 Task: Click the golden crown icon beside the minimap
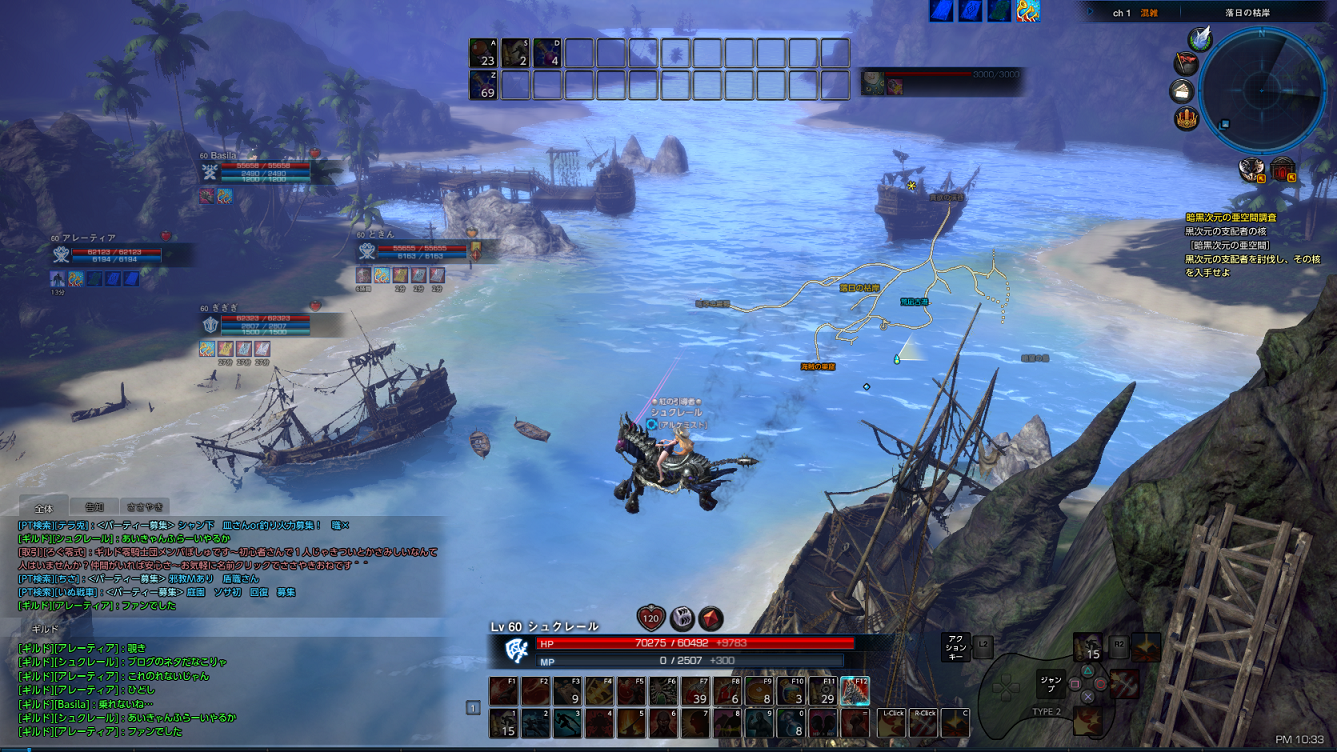(1187, 118)
